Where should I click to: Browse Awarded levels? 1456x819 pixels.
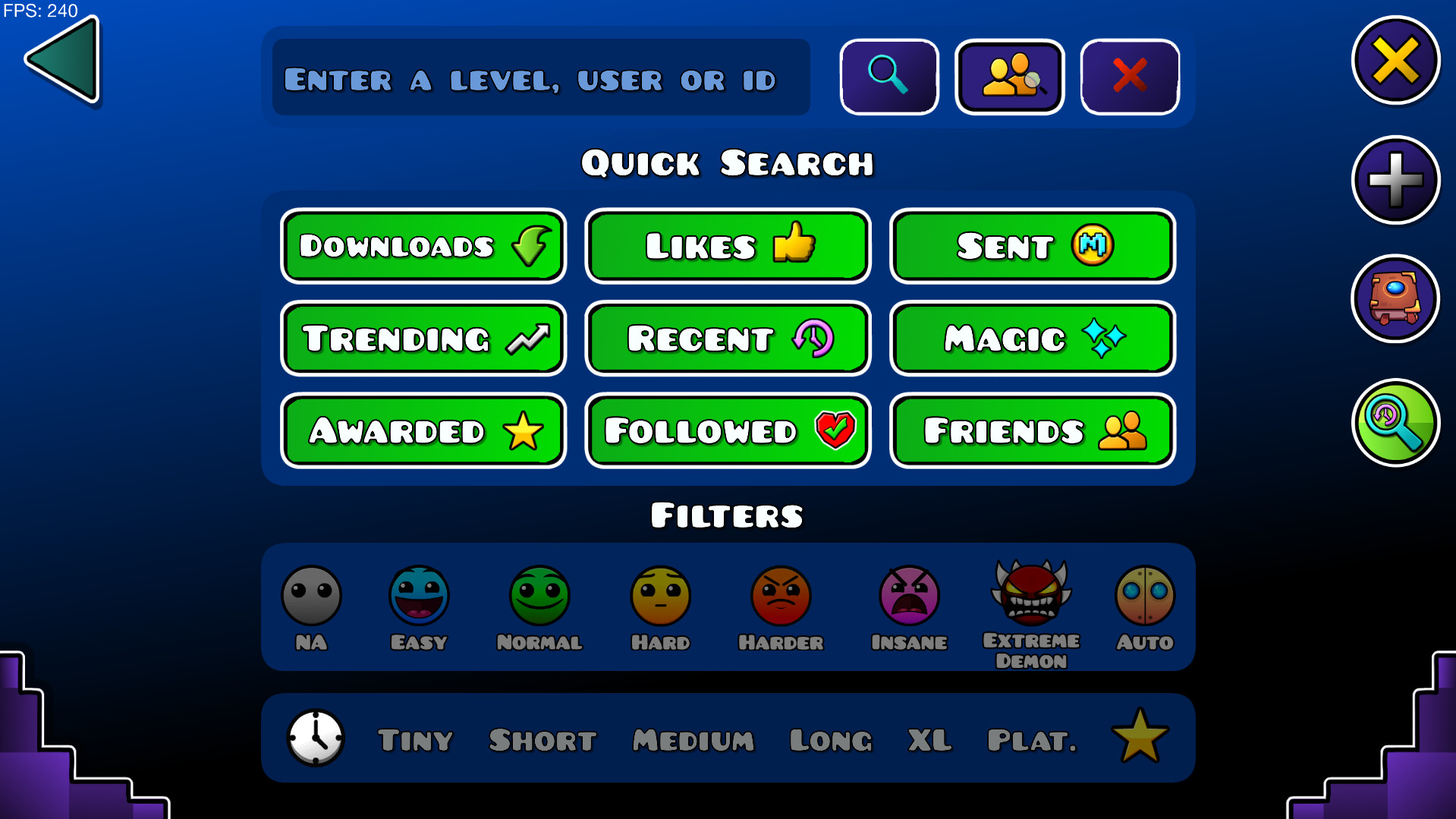point(423,430)
